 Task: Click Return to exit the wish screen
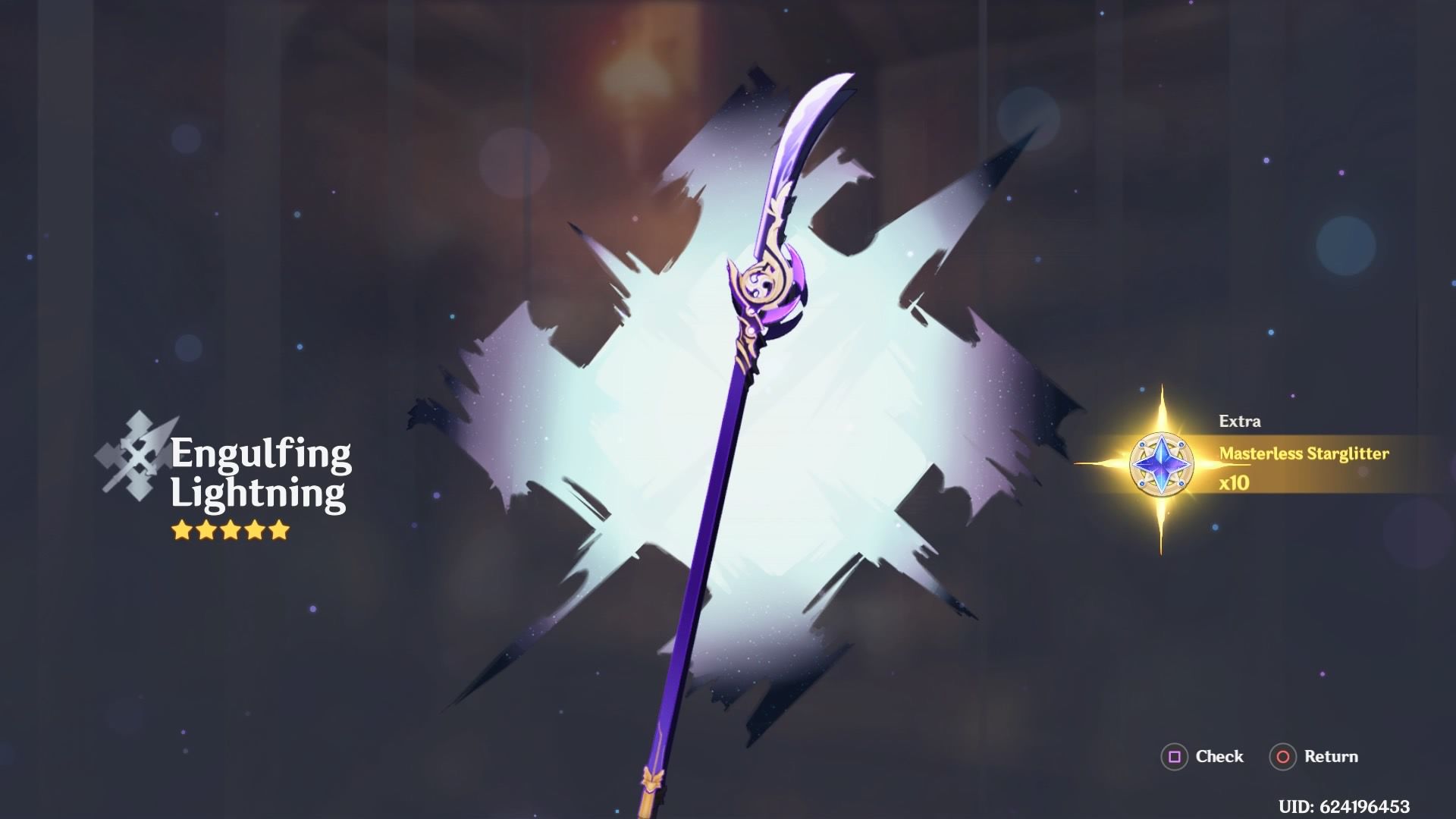1329,757
